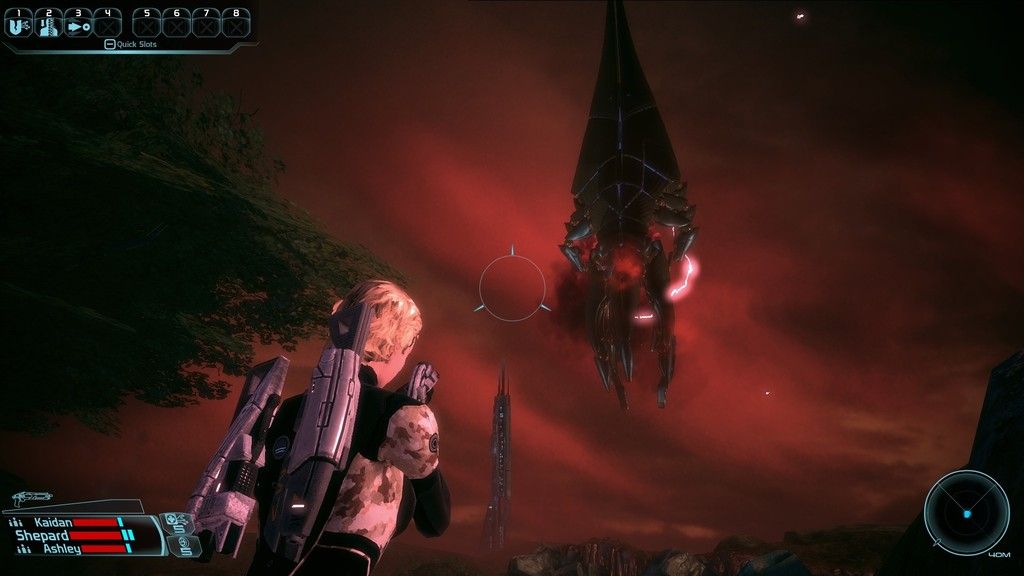1024x576 pixels.
Task: Click the equipped pistol weapon icon
Action: tap(34, 497)
